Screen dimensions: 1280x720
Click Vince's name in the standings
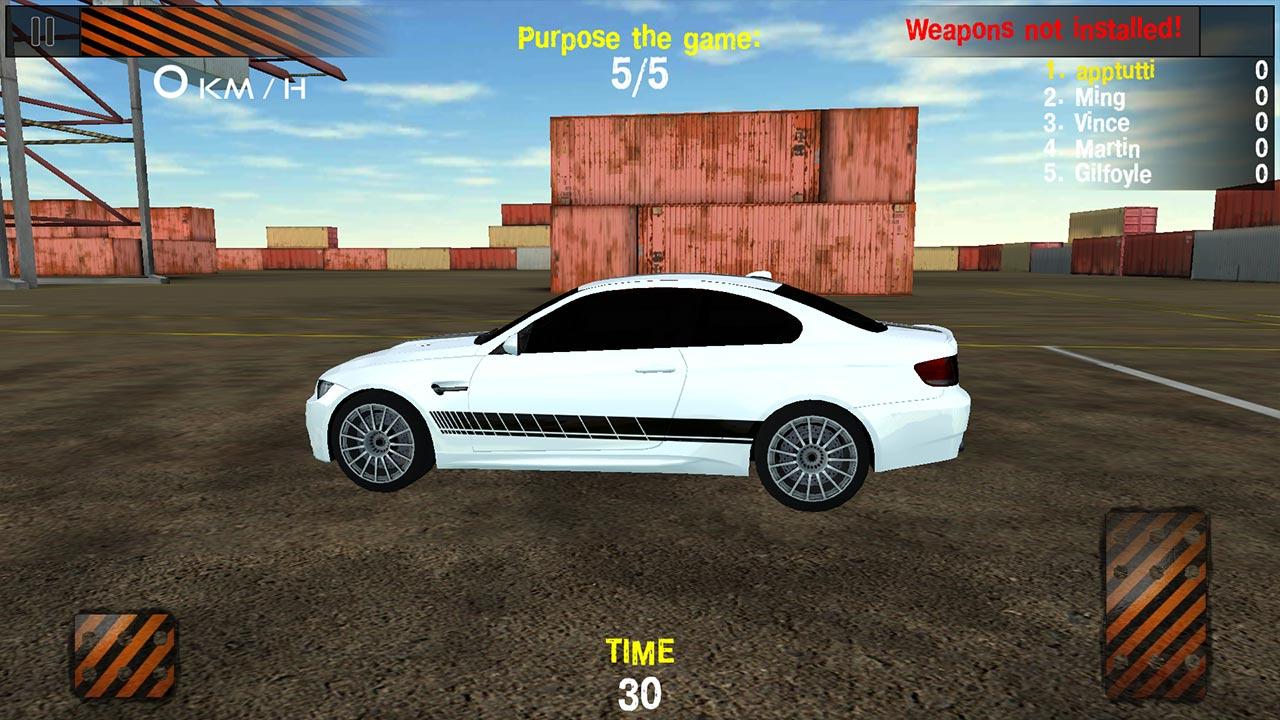coord(1101,123)
